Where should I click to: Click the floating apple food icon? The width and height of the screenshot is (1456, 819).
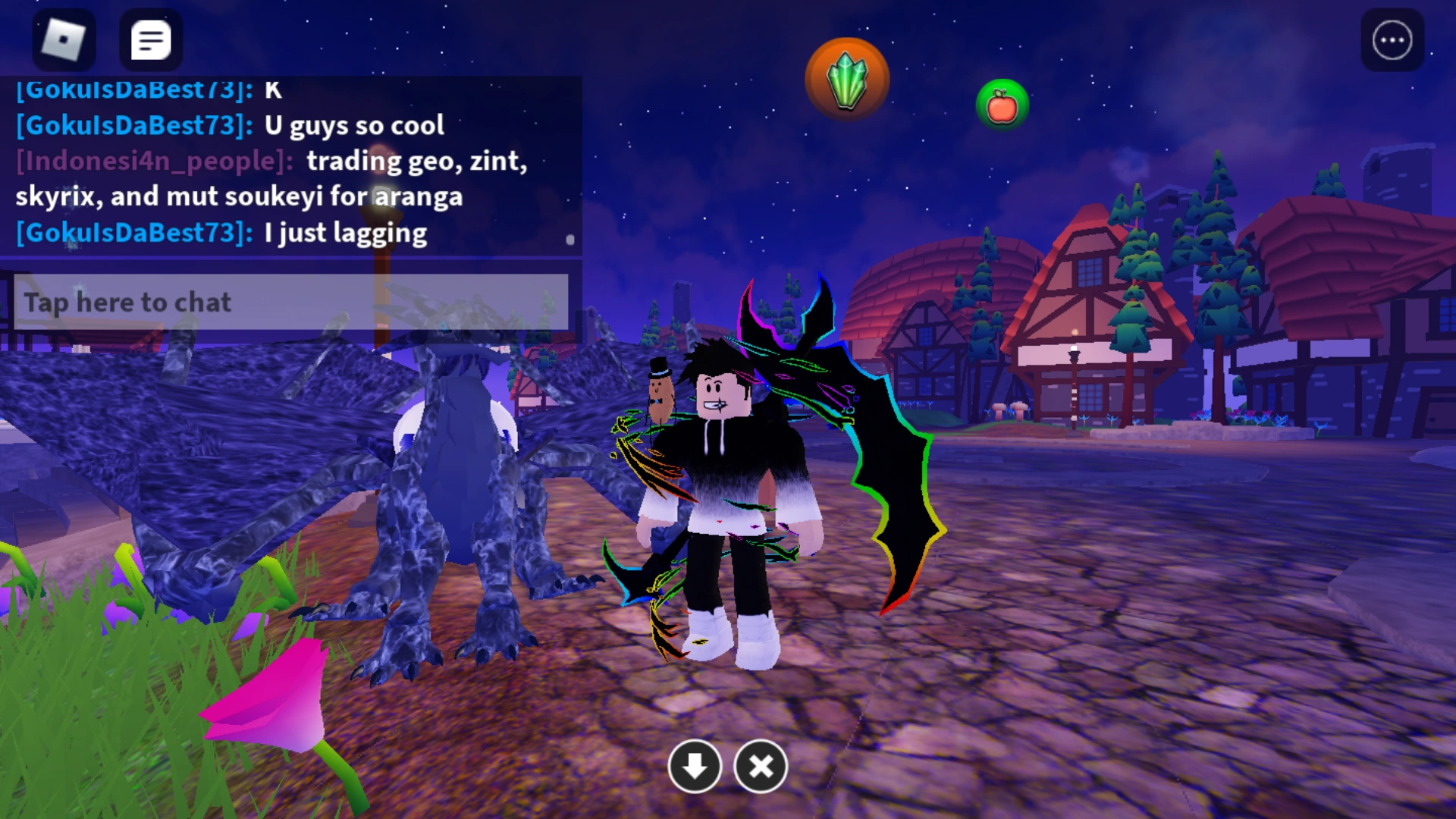click(x=1002, y=105)
